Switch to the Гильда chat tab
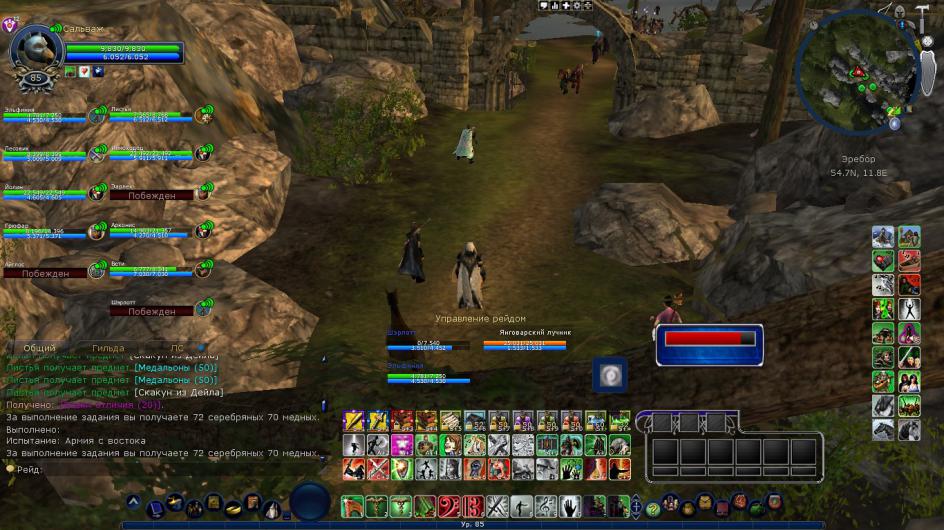Screen dimensions: 944x530 (108, 347)
